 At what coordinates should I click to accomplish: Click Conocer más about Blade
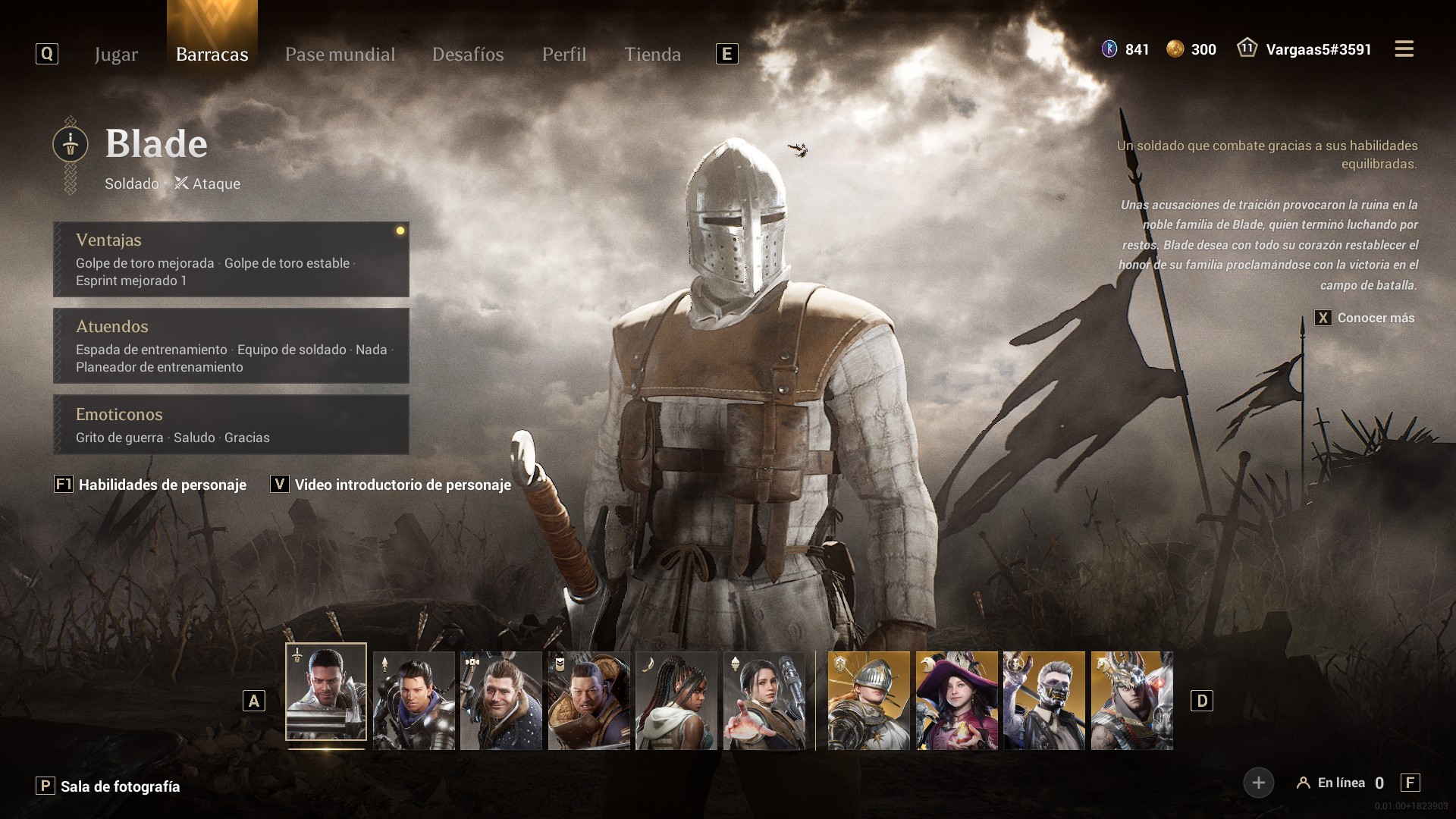pyautogui.click(x=1375, y=318)
